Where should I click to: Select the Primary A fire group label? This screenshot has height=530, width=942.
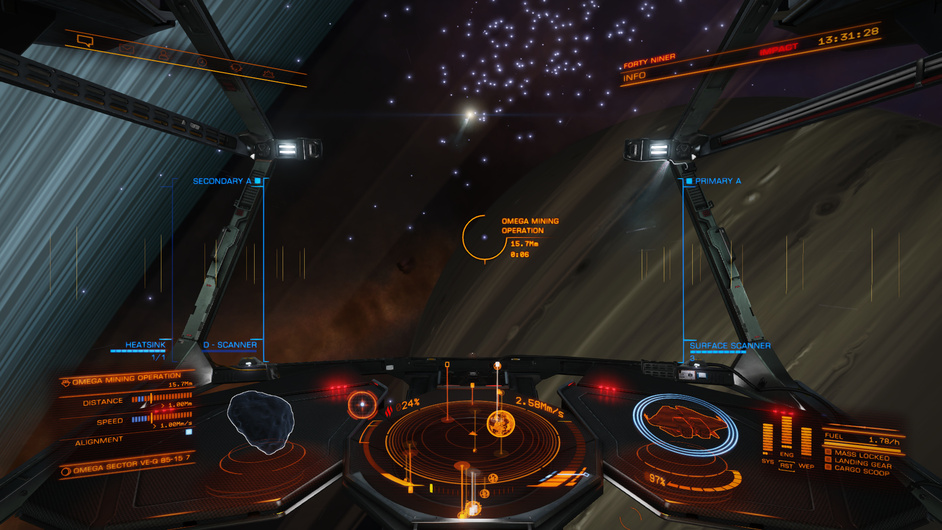(x=718, y=181)
